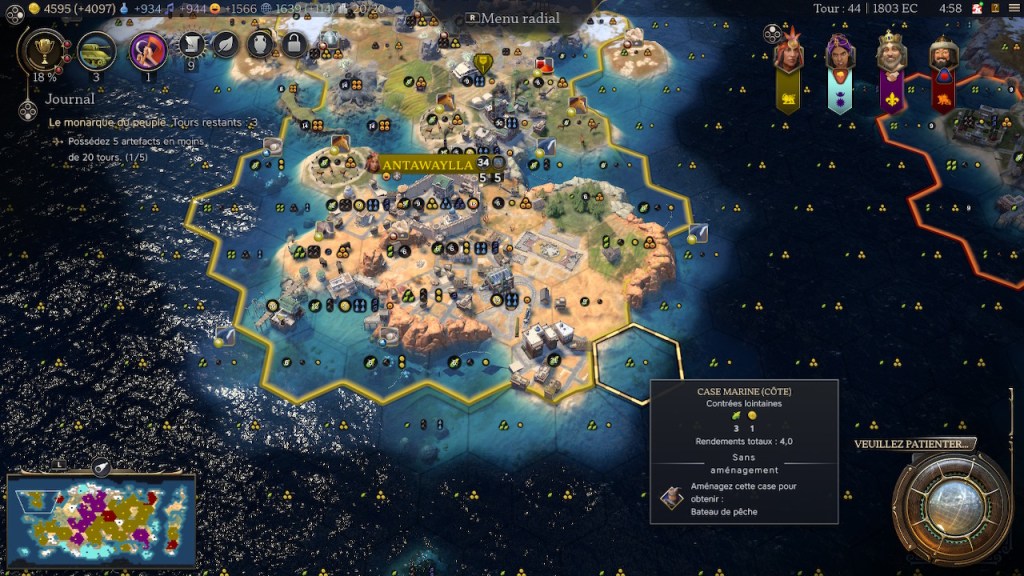Select the fur-hat bearded leader portrait
This screenshot has width=1024, height=576.
pos(943,55)
